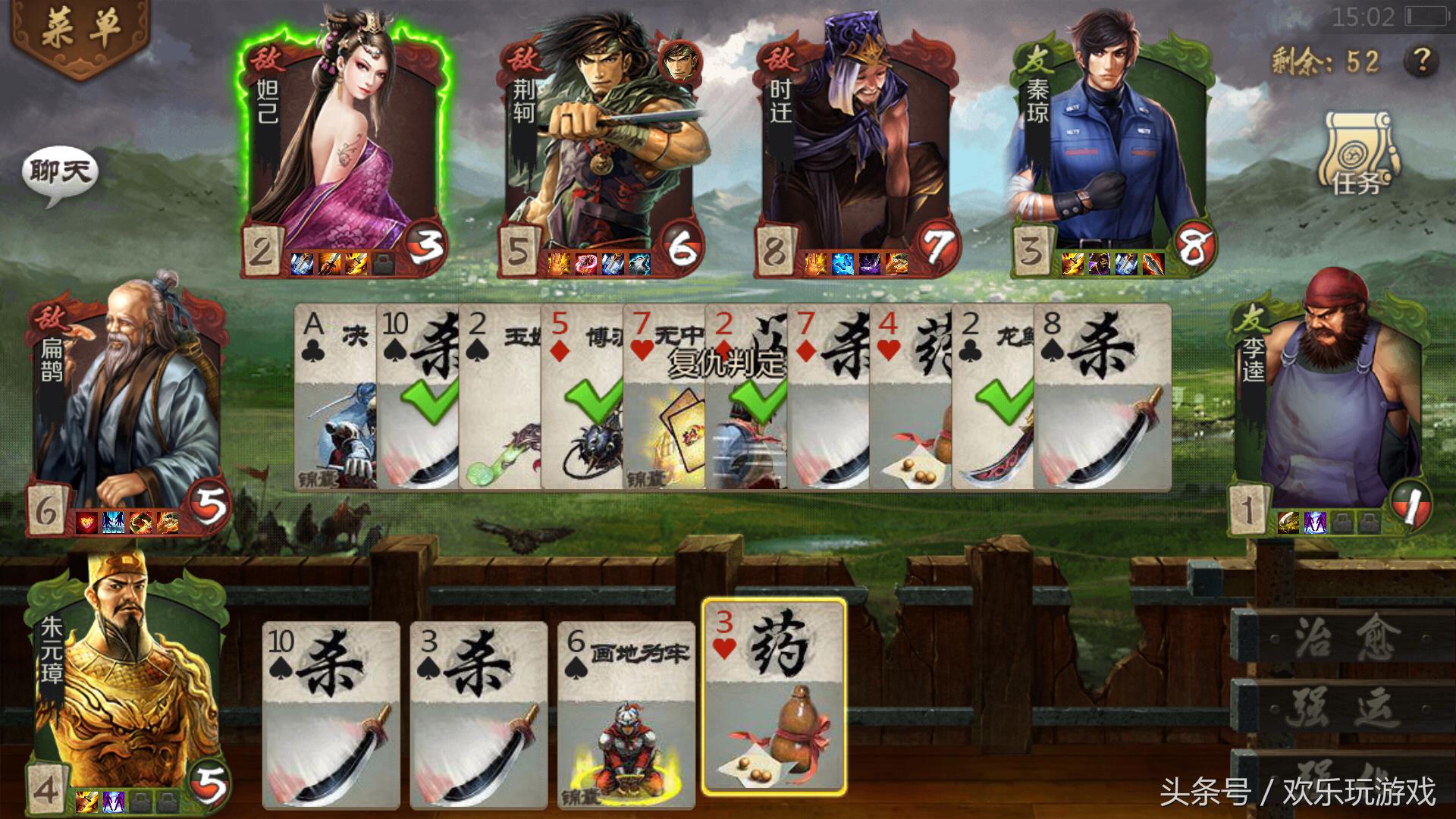Click the question mark help button

1420,60
